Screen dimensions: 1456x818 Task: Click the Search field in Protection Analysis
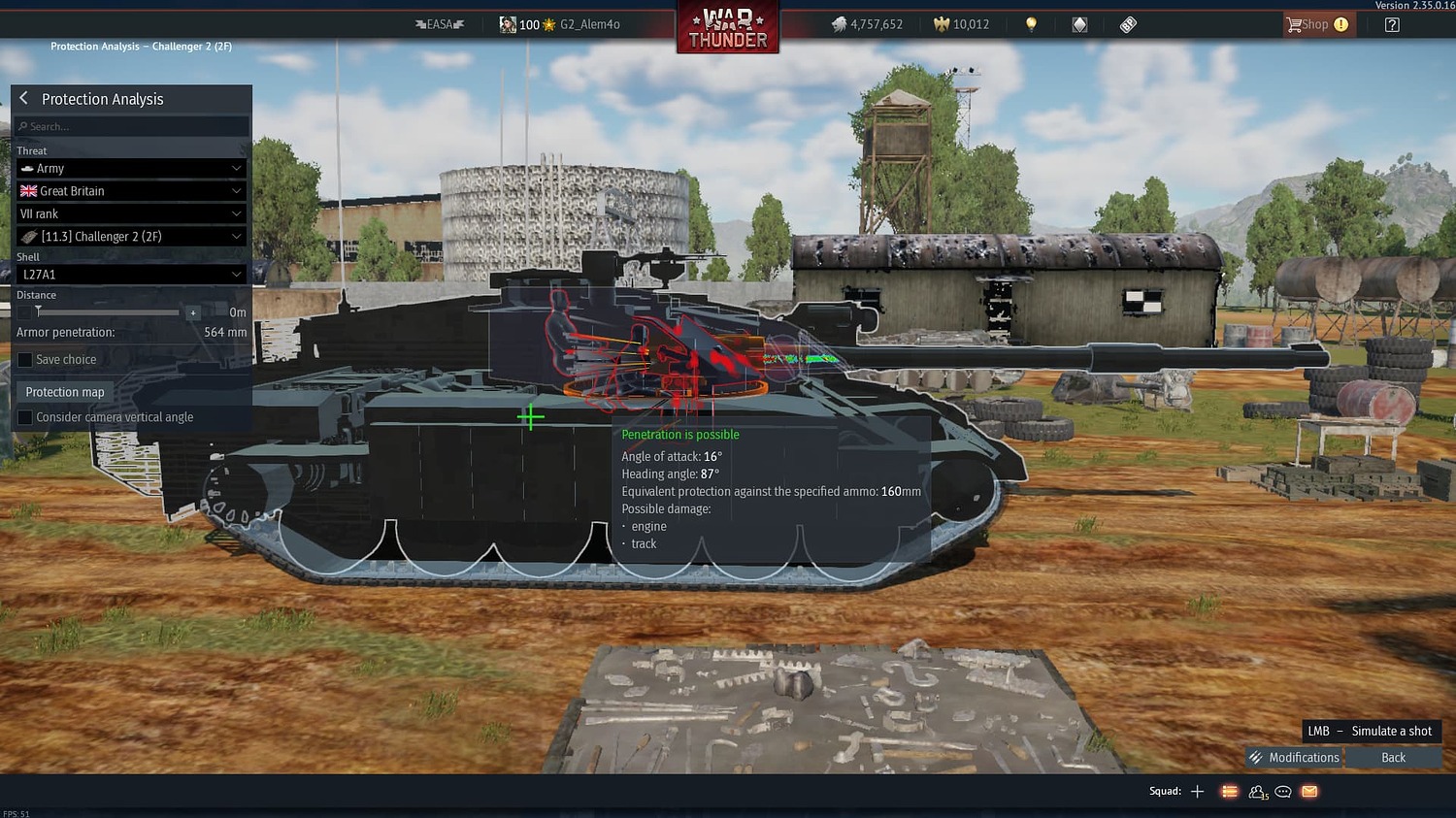point(131,125)
